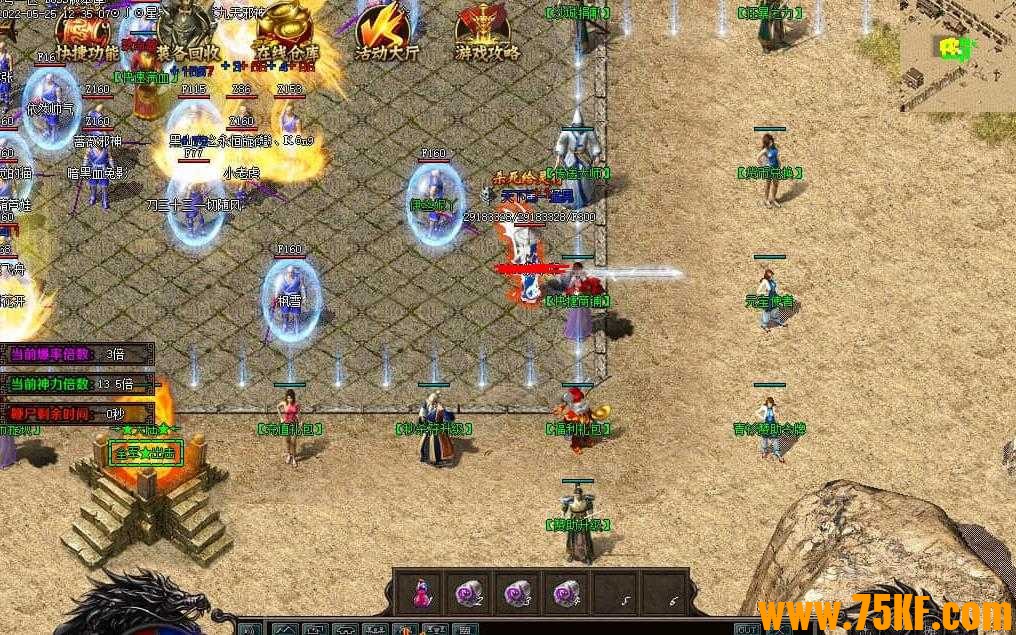
Task: Open the 装备回收 equipment recycling panel
Action: coord(184,36)
